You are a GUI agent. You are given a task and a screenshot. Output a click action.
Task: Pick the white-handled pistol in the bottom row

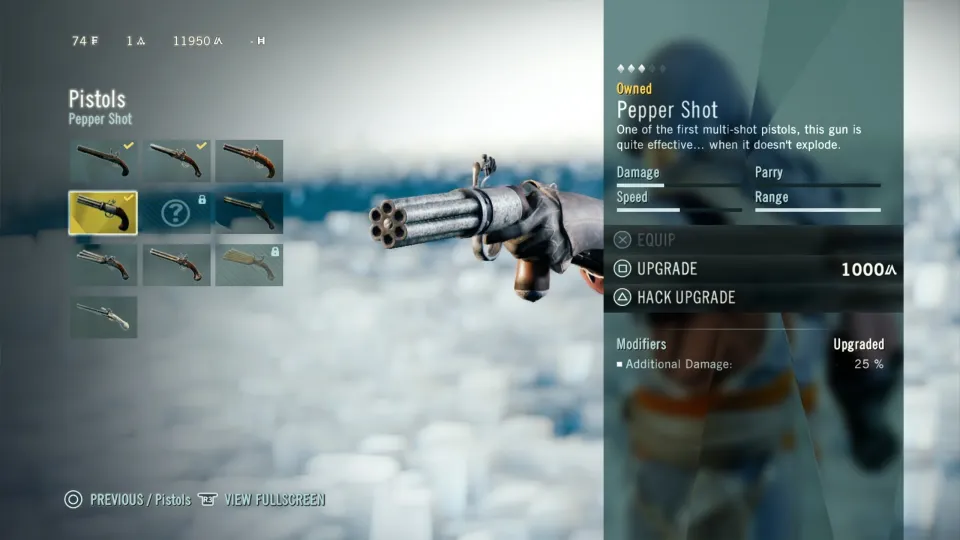pyautogui.click(x=103, y=317)
